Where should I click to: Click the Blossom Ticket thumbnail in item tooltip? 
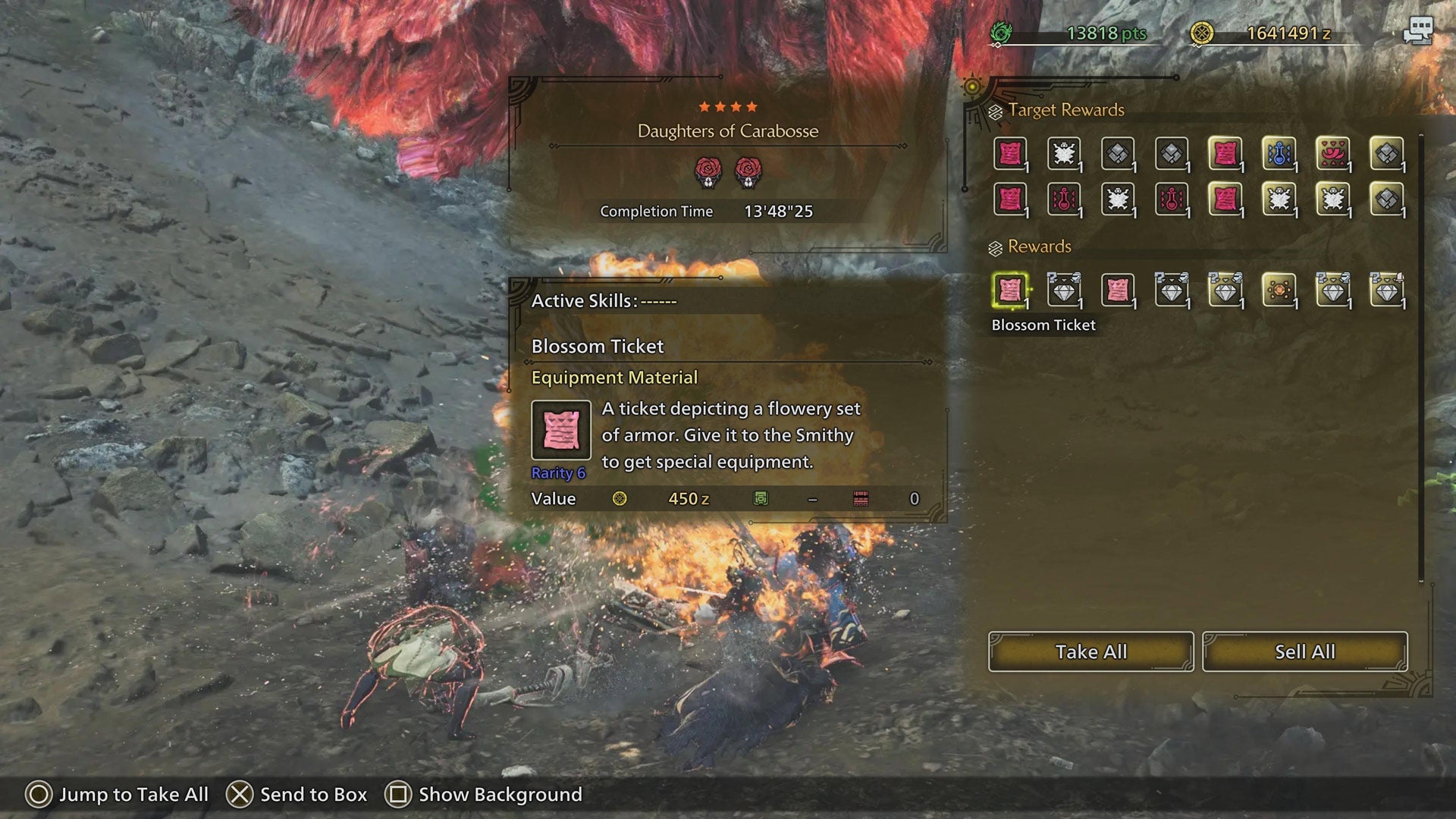(560, 430)
